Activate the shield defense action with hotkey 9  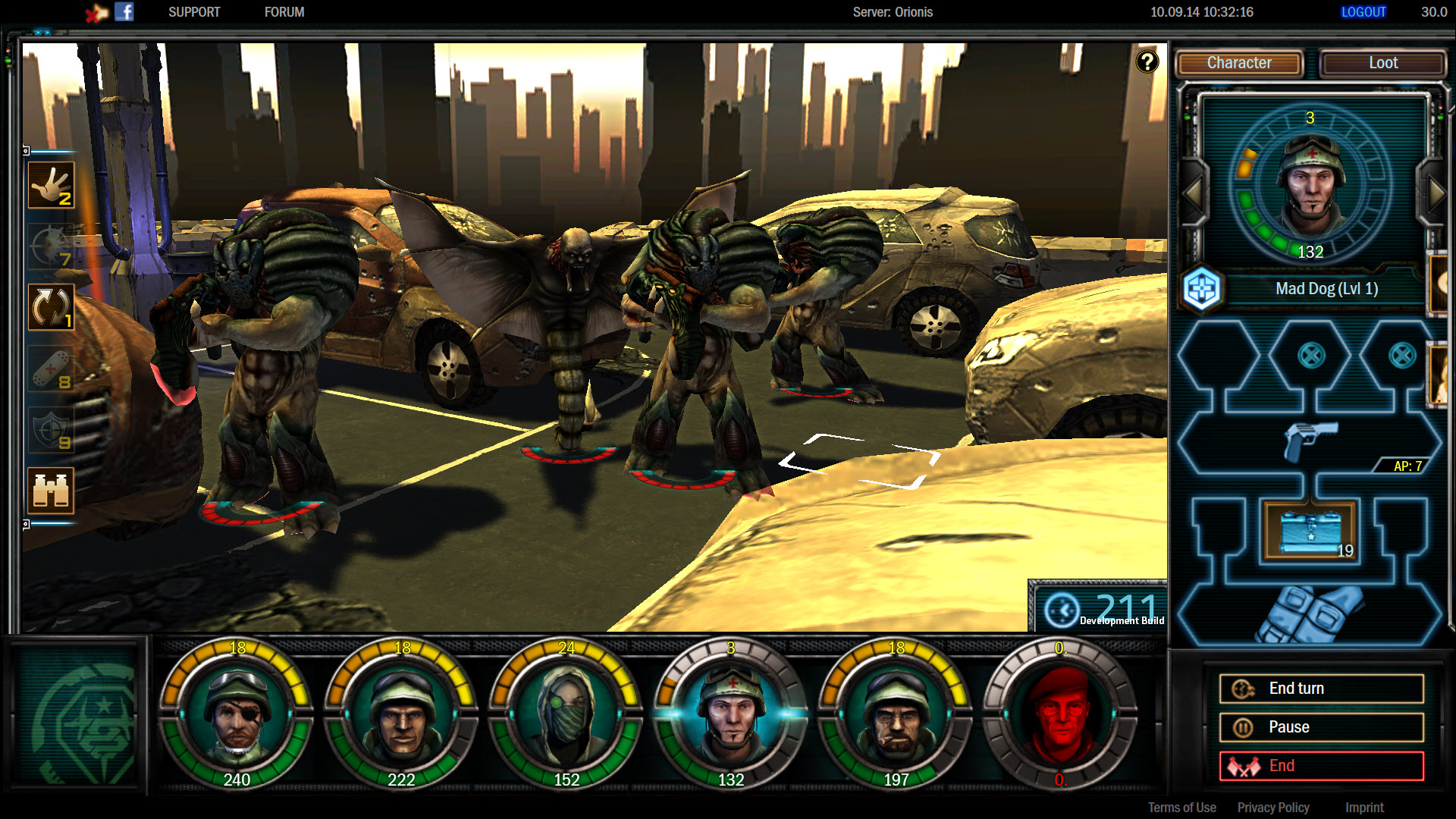pyautogui.click(x=50, y=431)
